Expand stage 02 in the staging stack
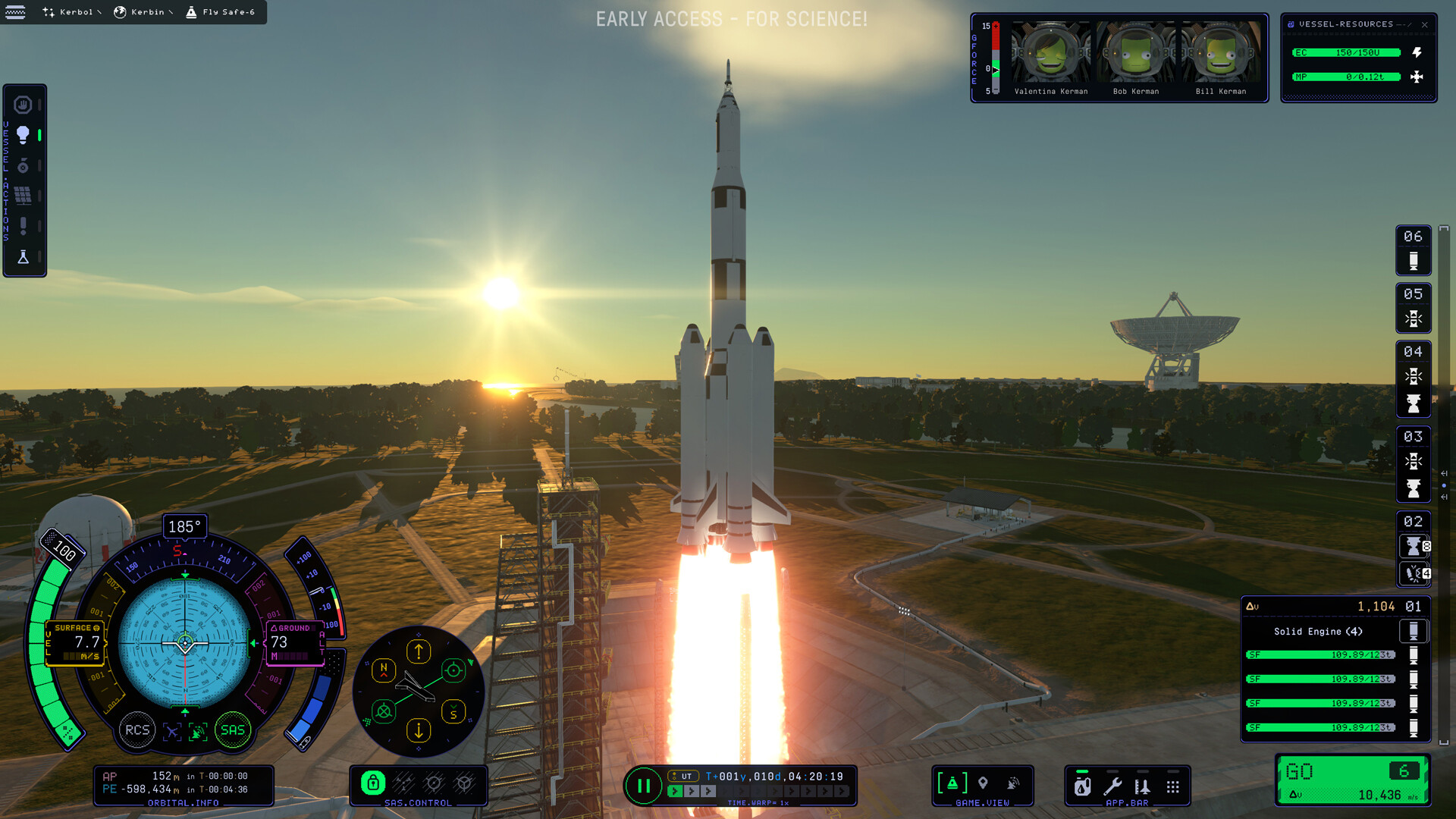The height and width of the screenshot is (819, 1456). point(1414,522)
